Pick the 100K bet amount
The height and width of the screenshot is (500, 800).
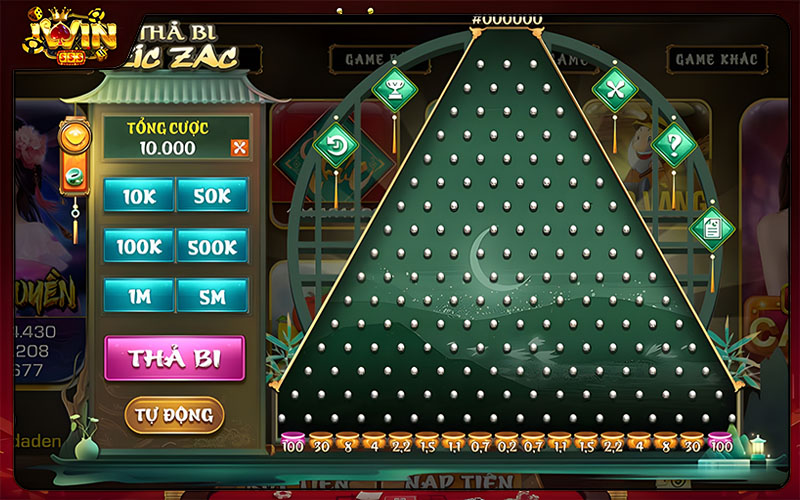138,245
